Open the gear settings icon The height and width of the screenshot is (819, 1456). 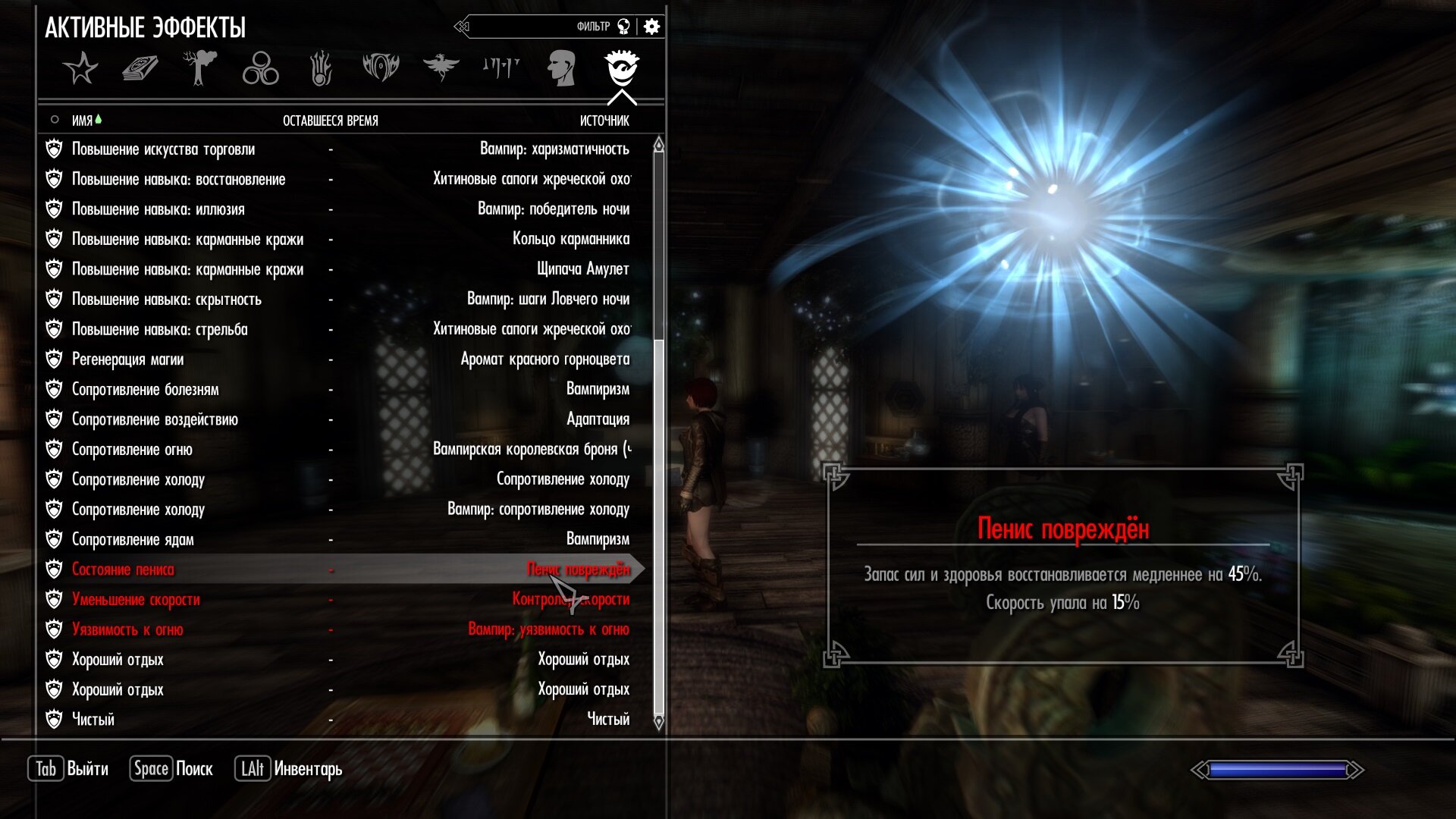pos(651,27)
